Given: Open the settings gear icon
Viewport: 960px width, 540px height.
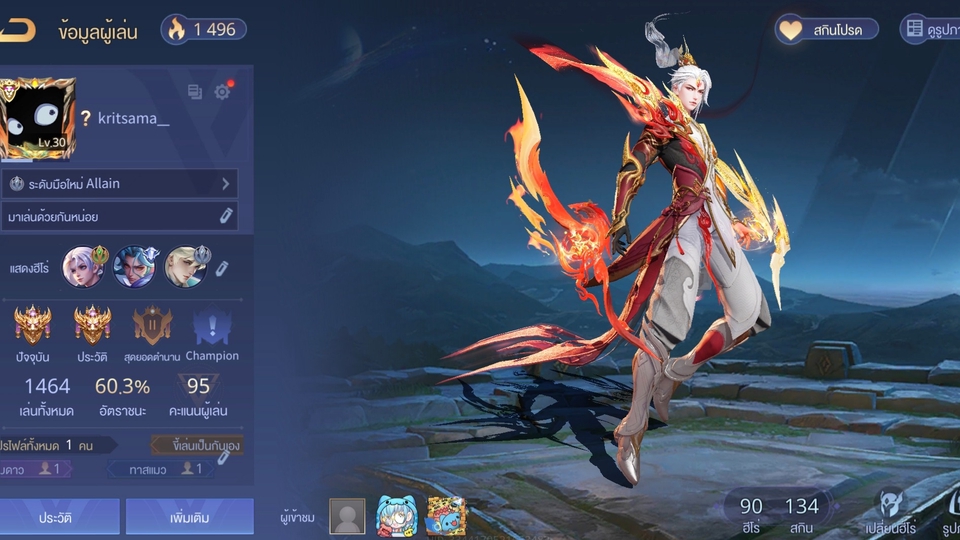Looking at the screenshot, I should tap(222, 92).
